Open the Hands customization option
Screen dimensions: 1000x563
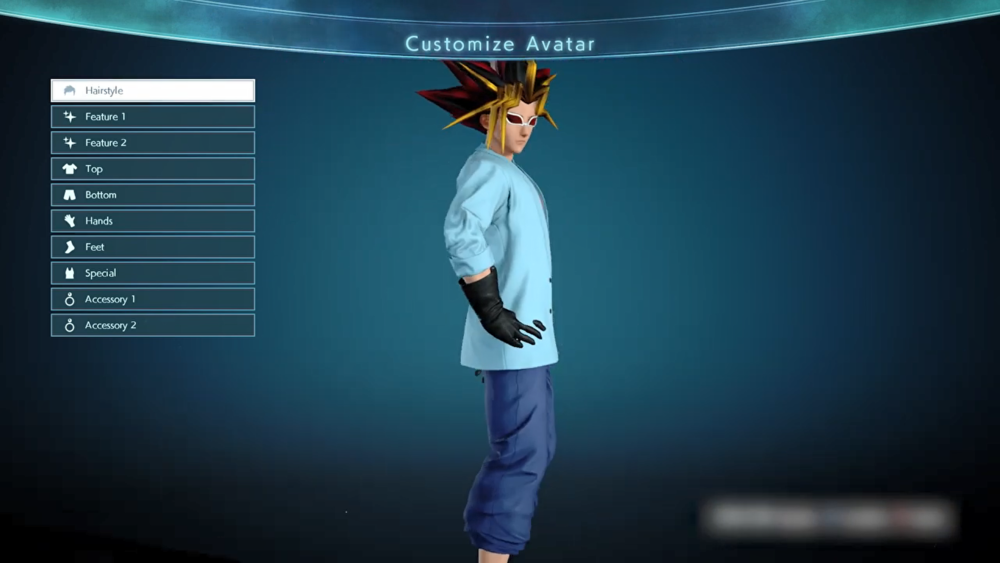tap(153, 221)
